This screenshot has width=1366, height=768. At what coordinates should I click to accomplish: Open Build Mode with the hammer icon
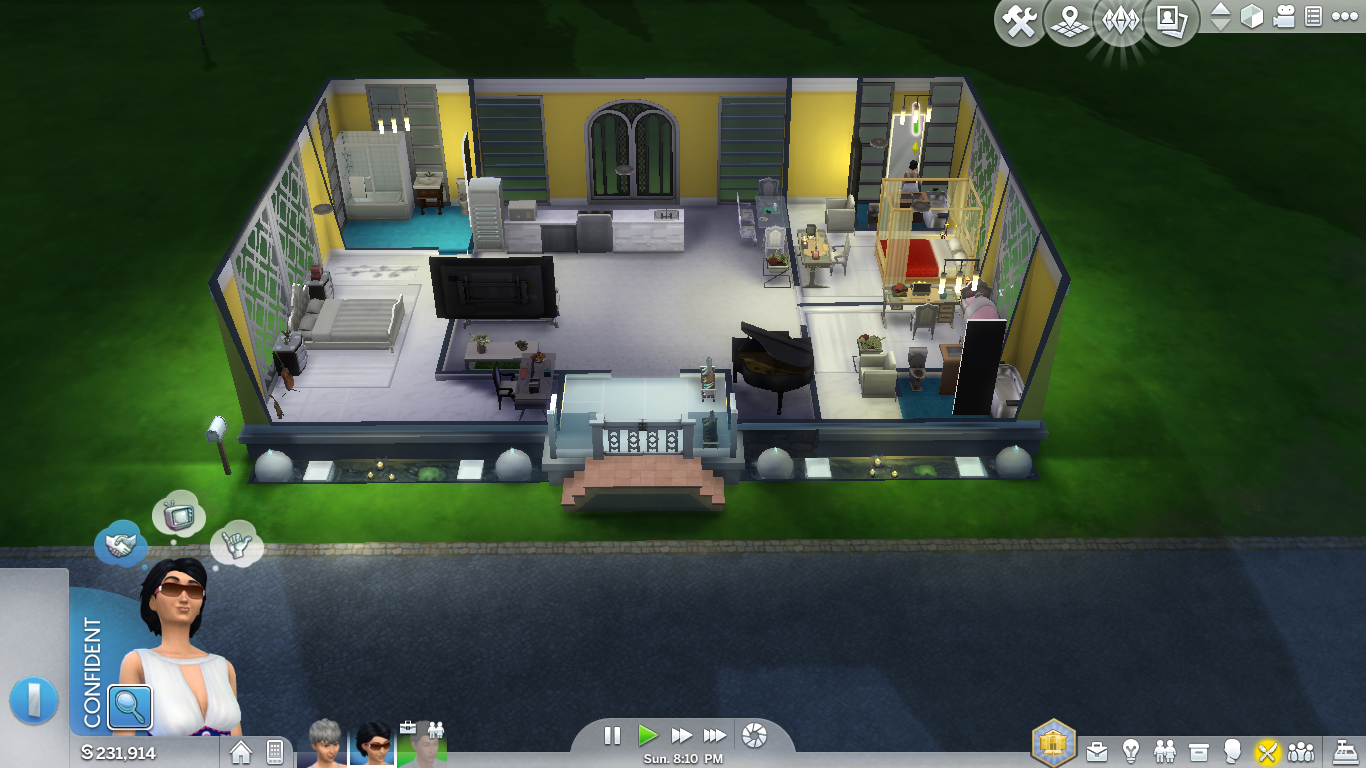click(x=1018, y=20)
